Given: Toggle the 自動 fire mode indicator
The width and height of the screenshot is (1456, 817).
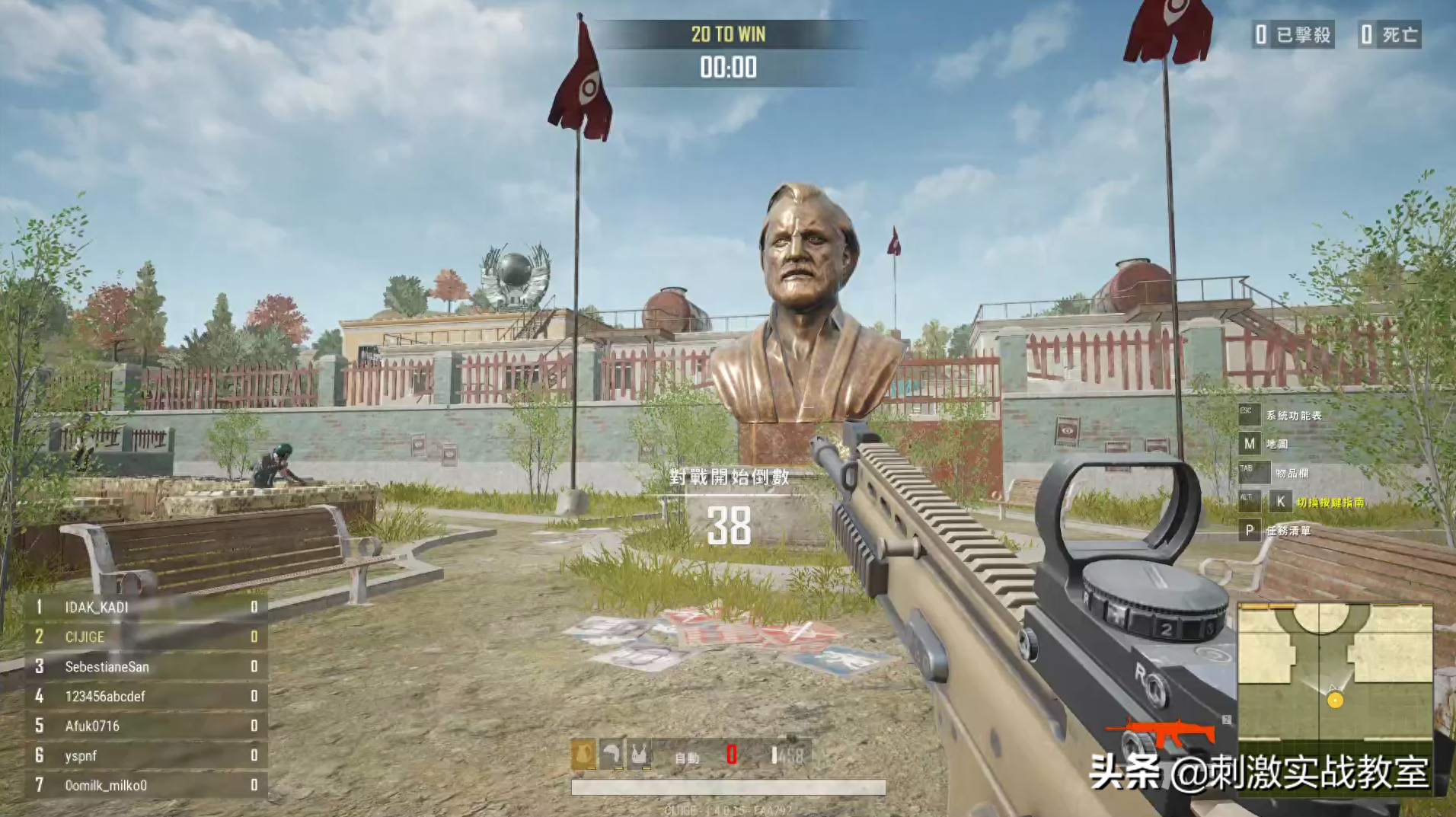Looking at the screenshot, I should point(687,758).
